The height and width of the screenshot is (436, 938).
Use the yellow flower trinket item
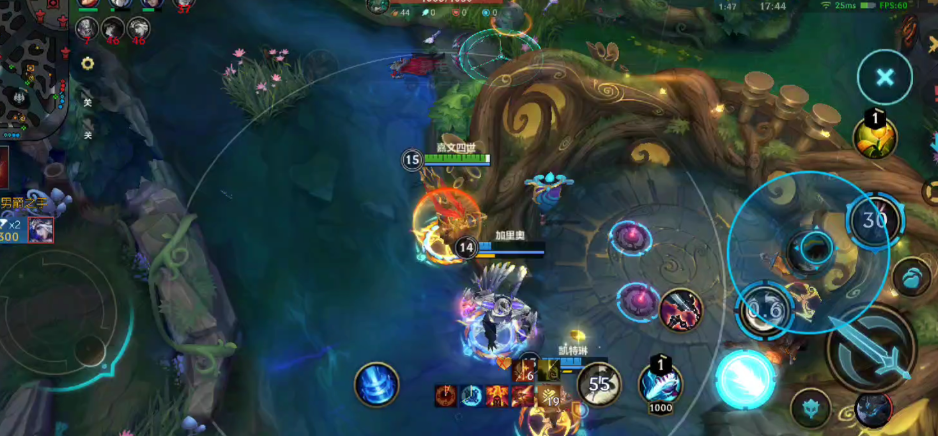pos(874,138)
